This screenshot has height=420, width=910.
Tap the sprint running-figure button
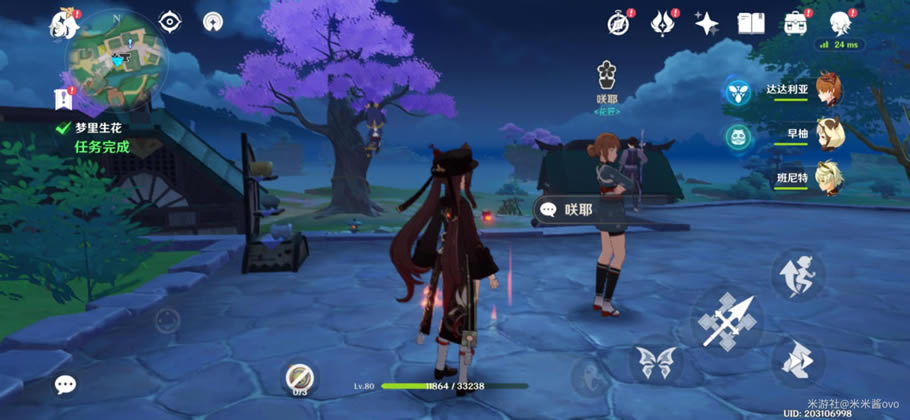click(797, 273)
